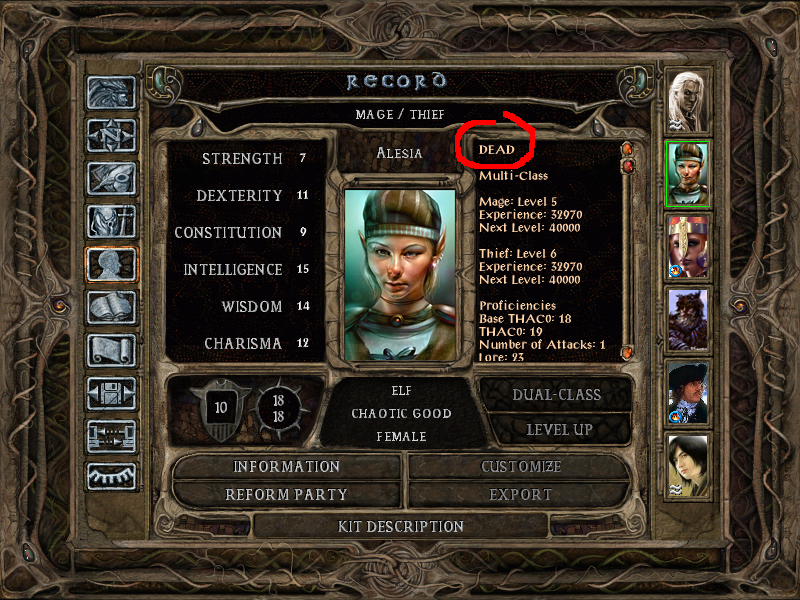
Task: Export the character
Action: point(520,494)
